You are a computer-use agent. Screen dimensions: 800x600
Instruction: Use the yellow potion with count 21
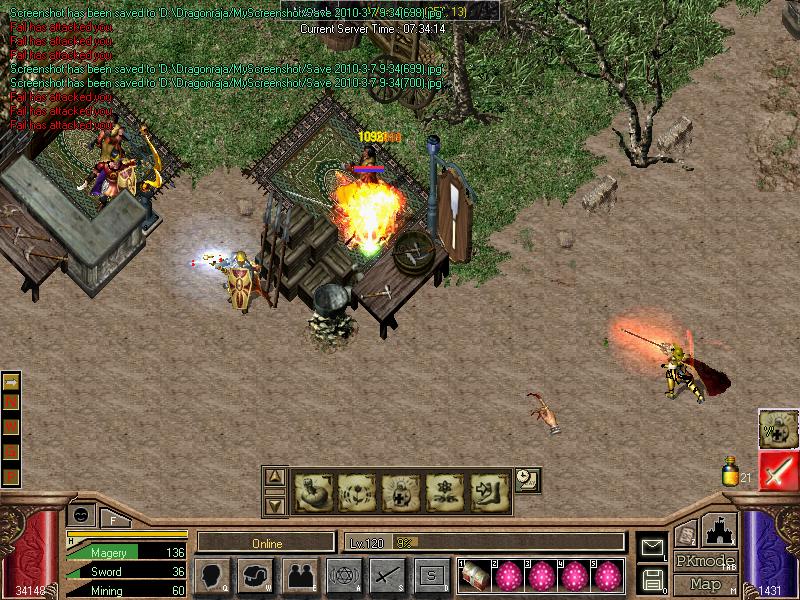(x=731, y=471)
